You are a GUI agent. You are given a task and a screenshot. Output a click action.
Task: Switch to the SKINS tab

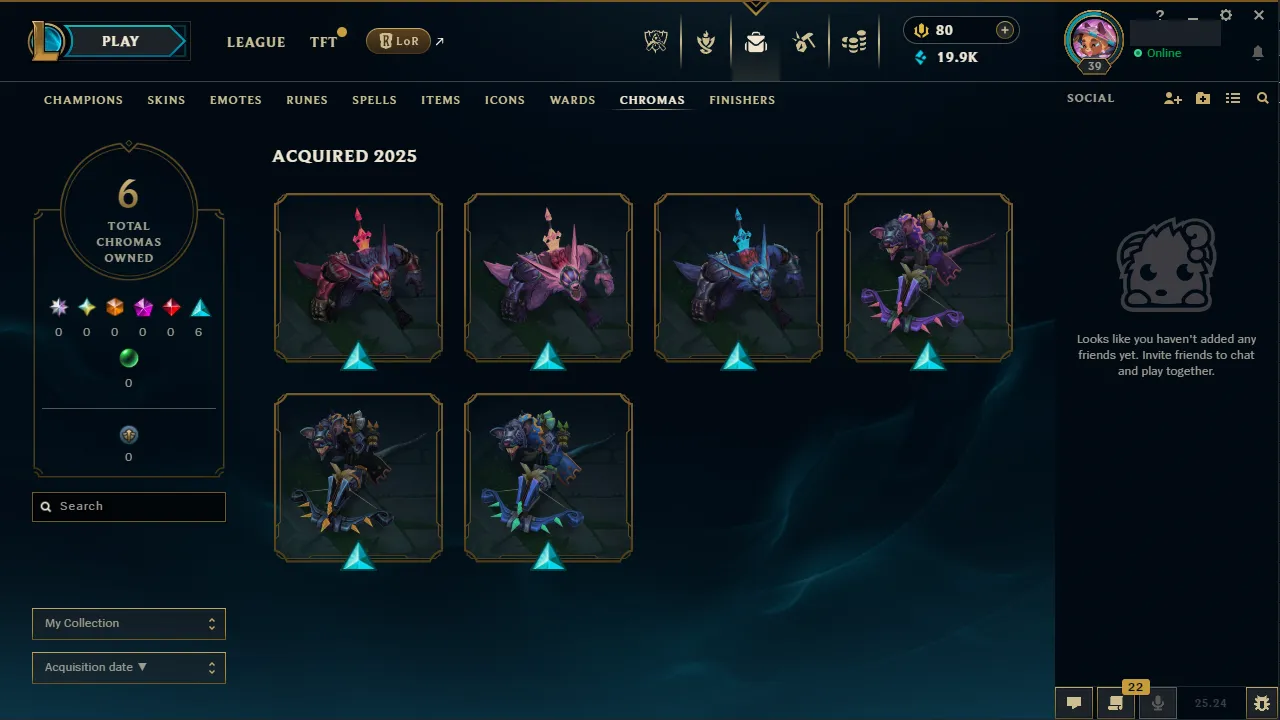coord(166,100)
